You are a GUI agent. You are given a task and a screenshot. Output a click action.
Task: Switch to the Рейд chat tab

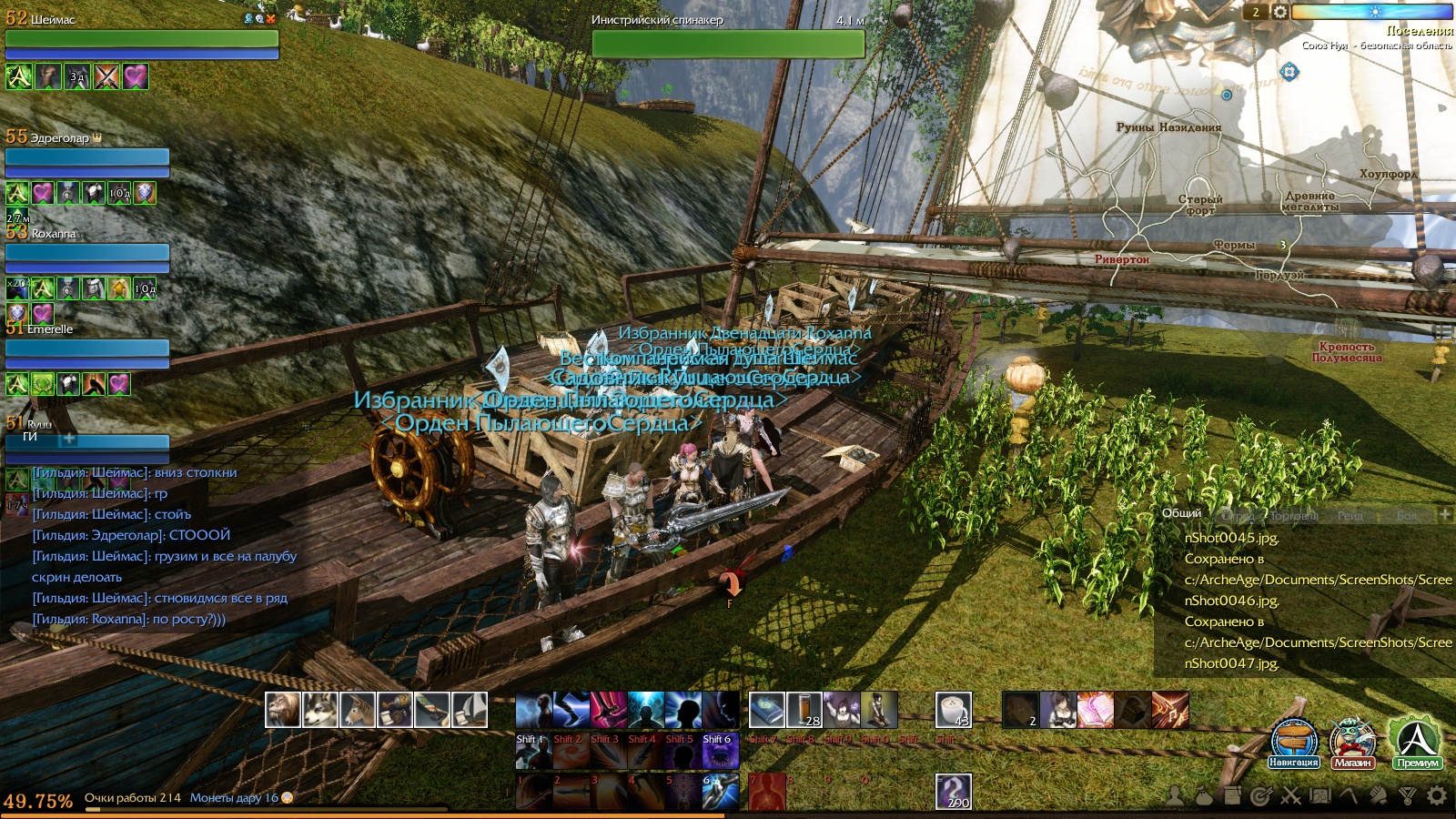(1350, 516)
